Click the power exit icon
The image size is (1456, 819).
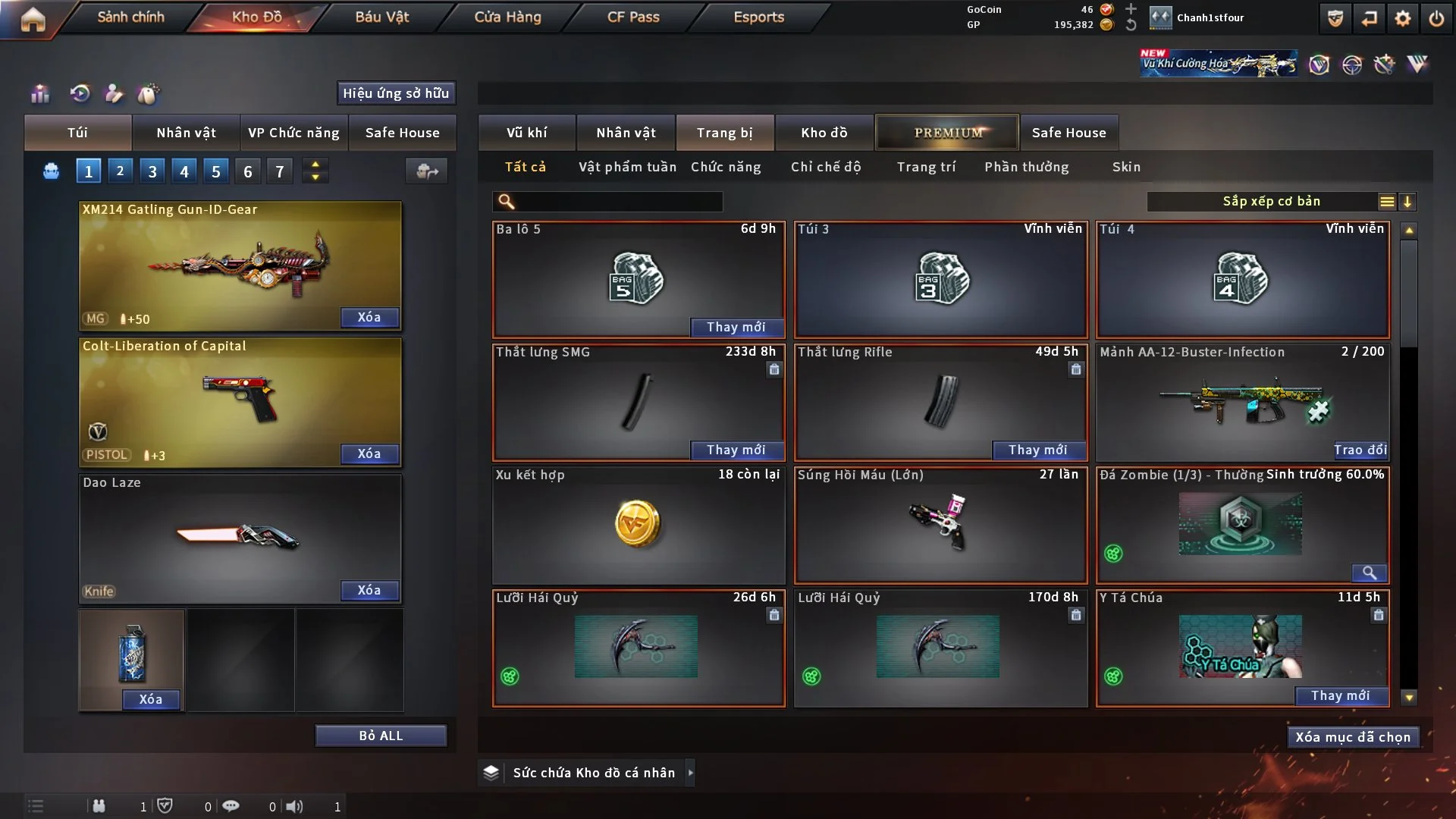point(1436,18)
